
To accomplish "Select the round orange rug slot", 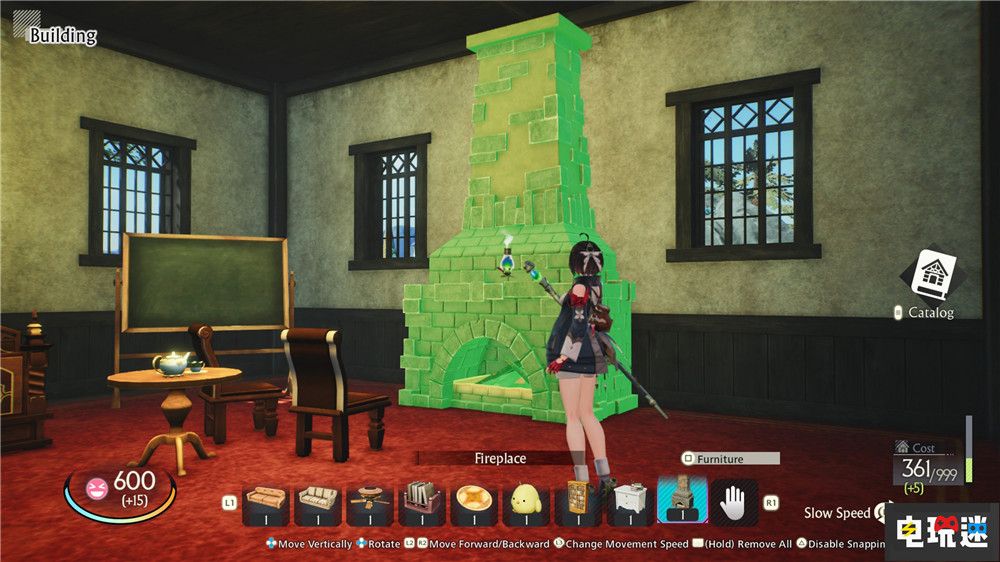I will (x=474, y=500).
